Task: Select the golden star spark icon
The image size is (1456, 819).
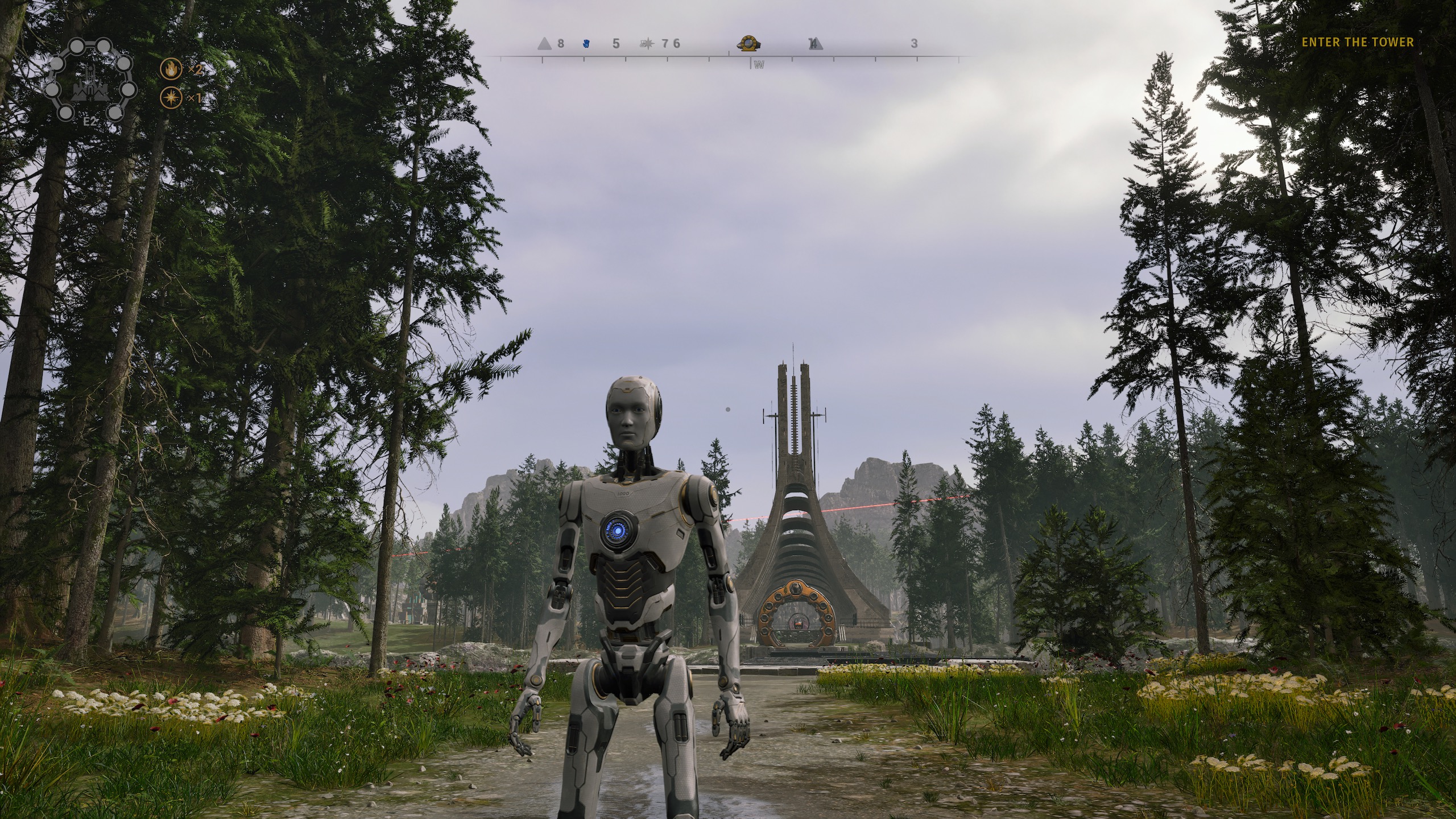Action: (x=170, y=98)
